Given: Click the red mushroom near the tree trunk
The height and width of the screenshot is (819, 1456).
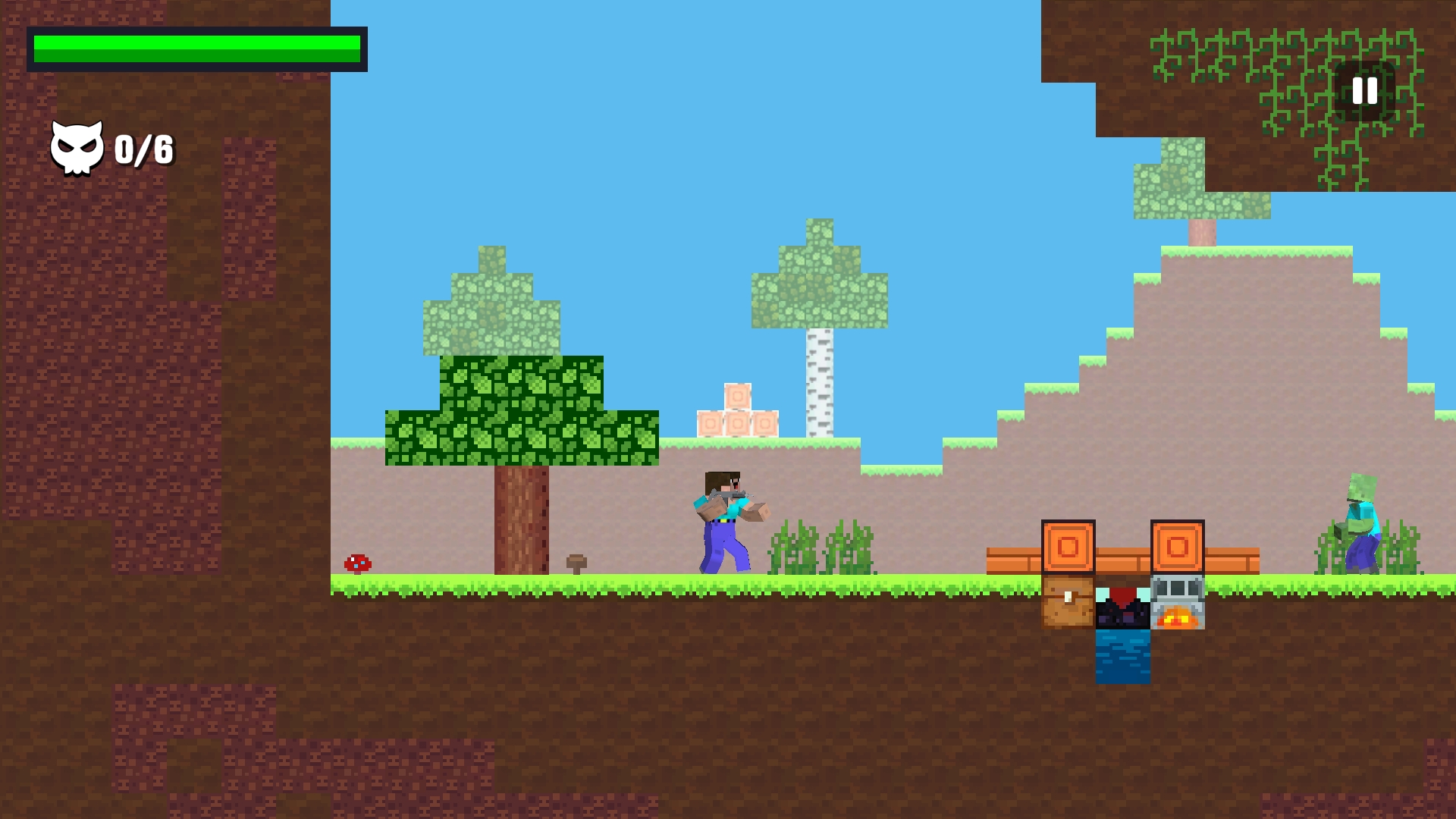Looking at the screenshot, I should (x=357, y=564).
